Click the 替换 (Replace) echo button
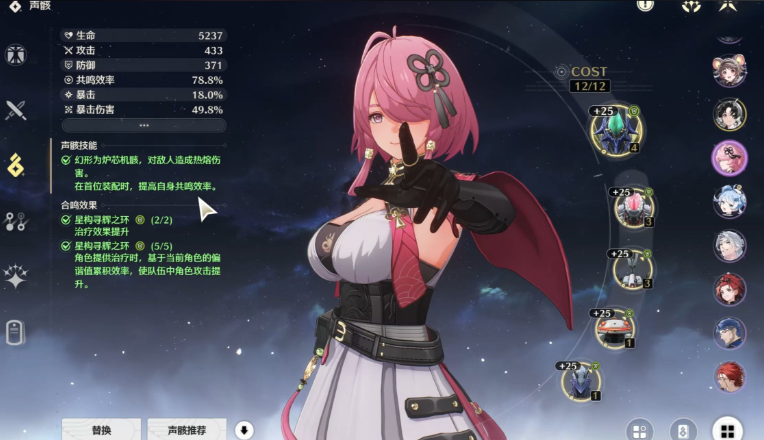The width and height of the screenshot is (764, 440). 101,429
